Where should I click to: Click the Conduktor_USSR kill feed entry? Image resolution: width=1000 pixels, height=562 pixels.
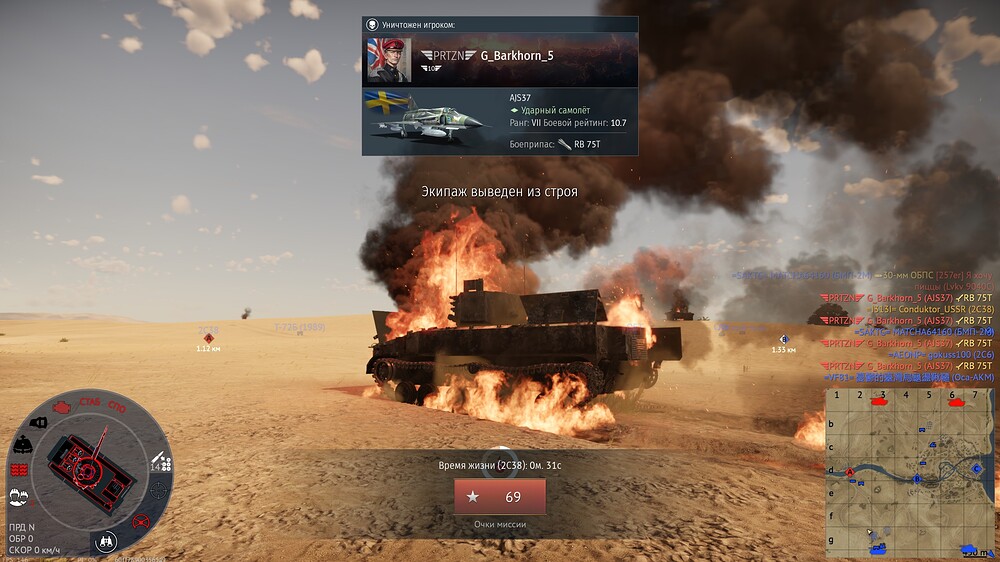pos(909,309)
